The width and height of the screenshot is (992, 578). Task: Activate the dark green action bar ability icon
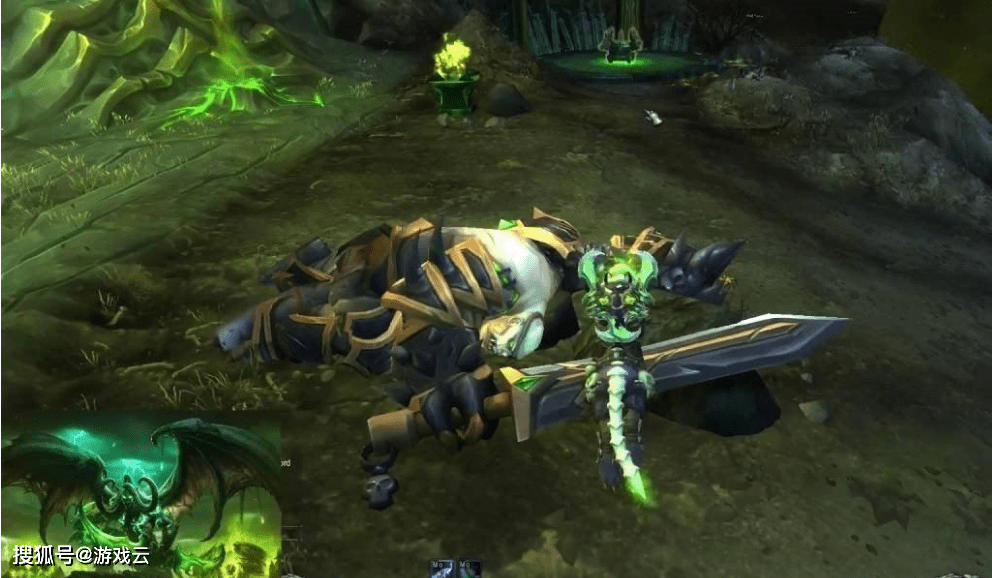468,568
